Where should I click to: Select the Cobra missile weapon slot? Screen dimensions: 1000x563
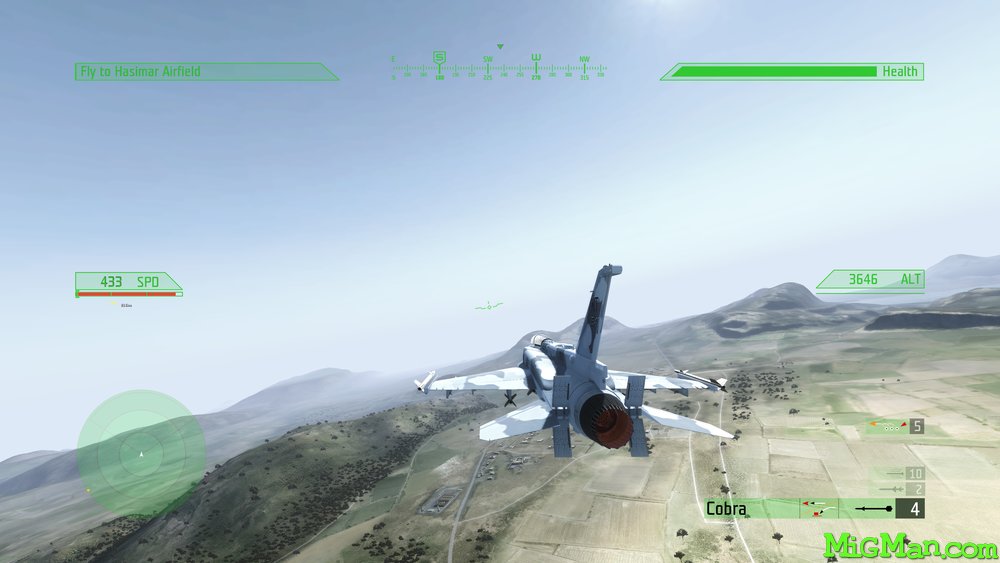[813, 509]
